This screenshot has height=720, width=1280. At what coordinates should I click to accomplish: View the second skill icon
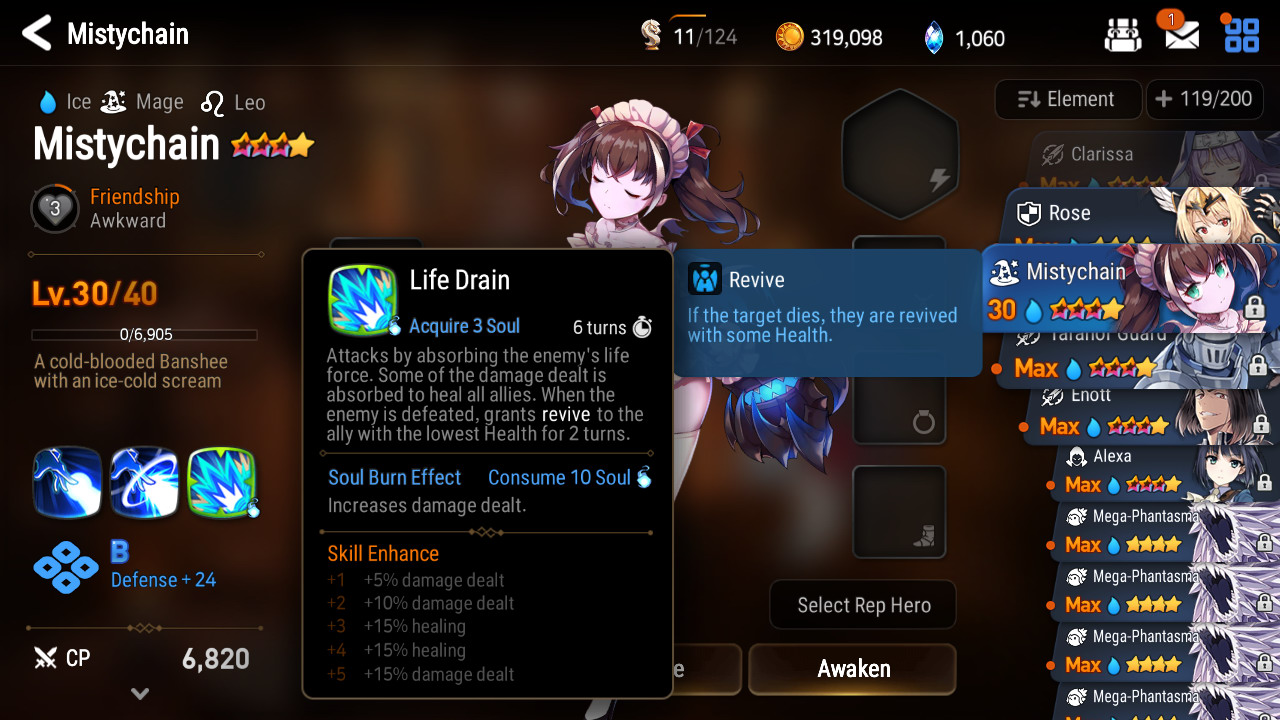click(x=144, y=483)
